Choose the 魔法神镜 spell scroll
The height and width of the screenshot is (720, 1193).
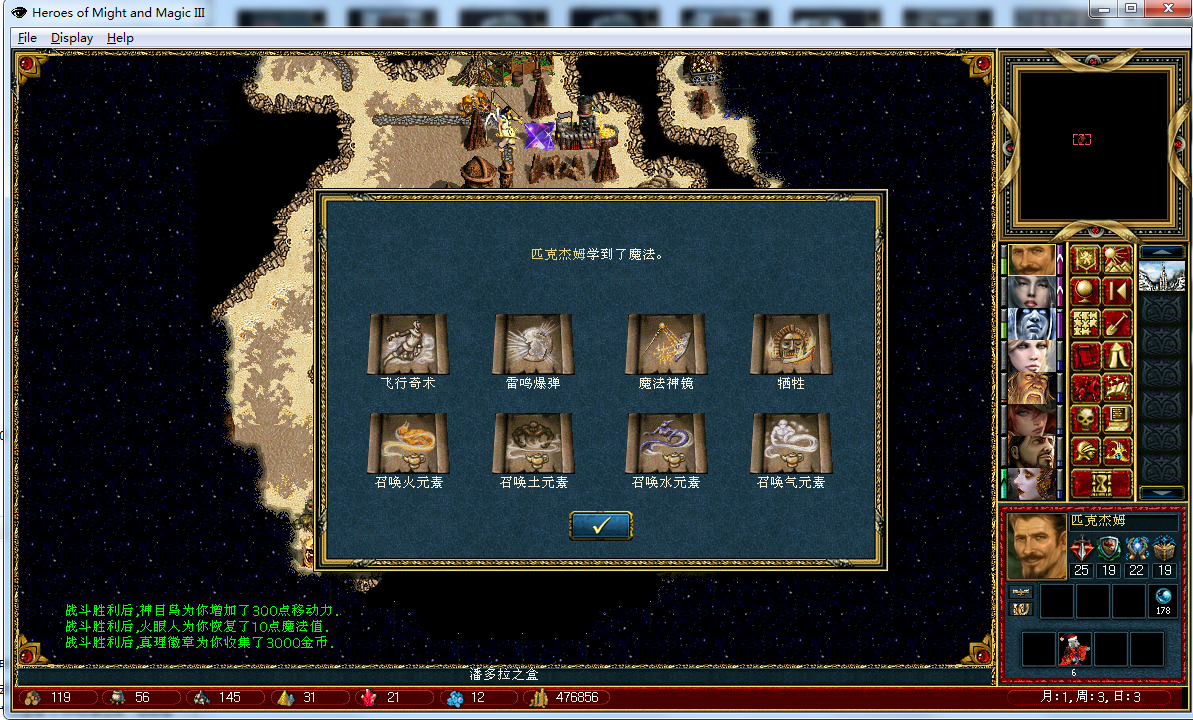(665, 343)
